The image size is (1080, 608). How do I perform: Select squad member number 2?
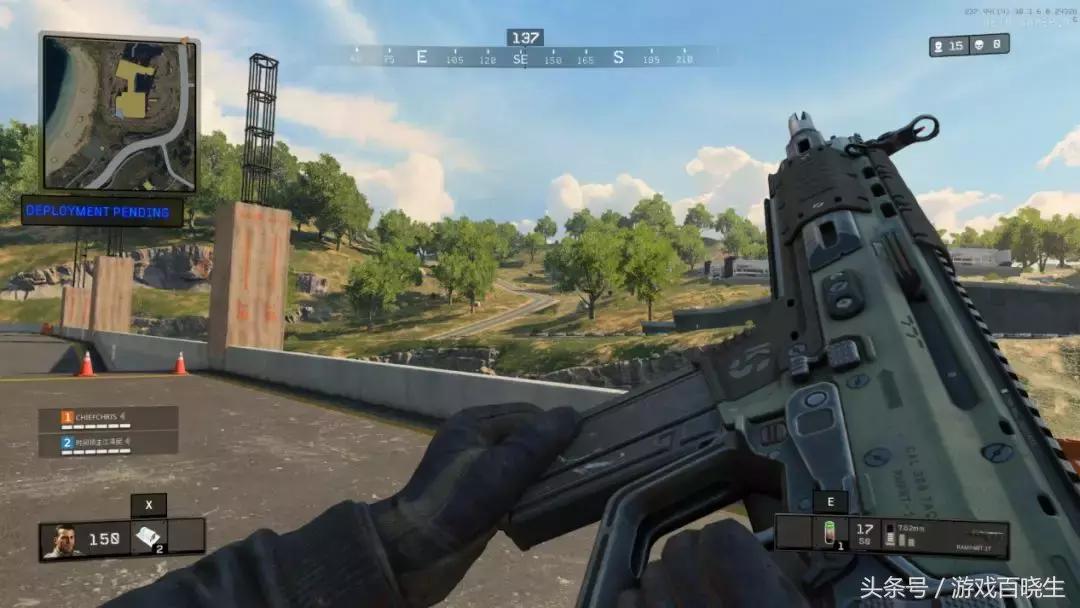point(108,443)
